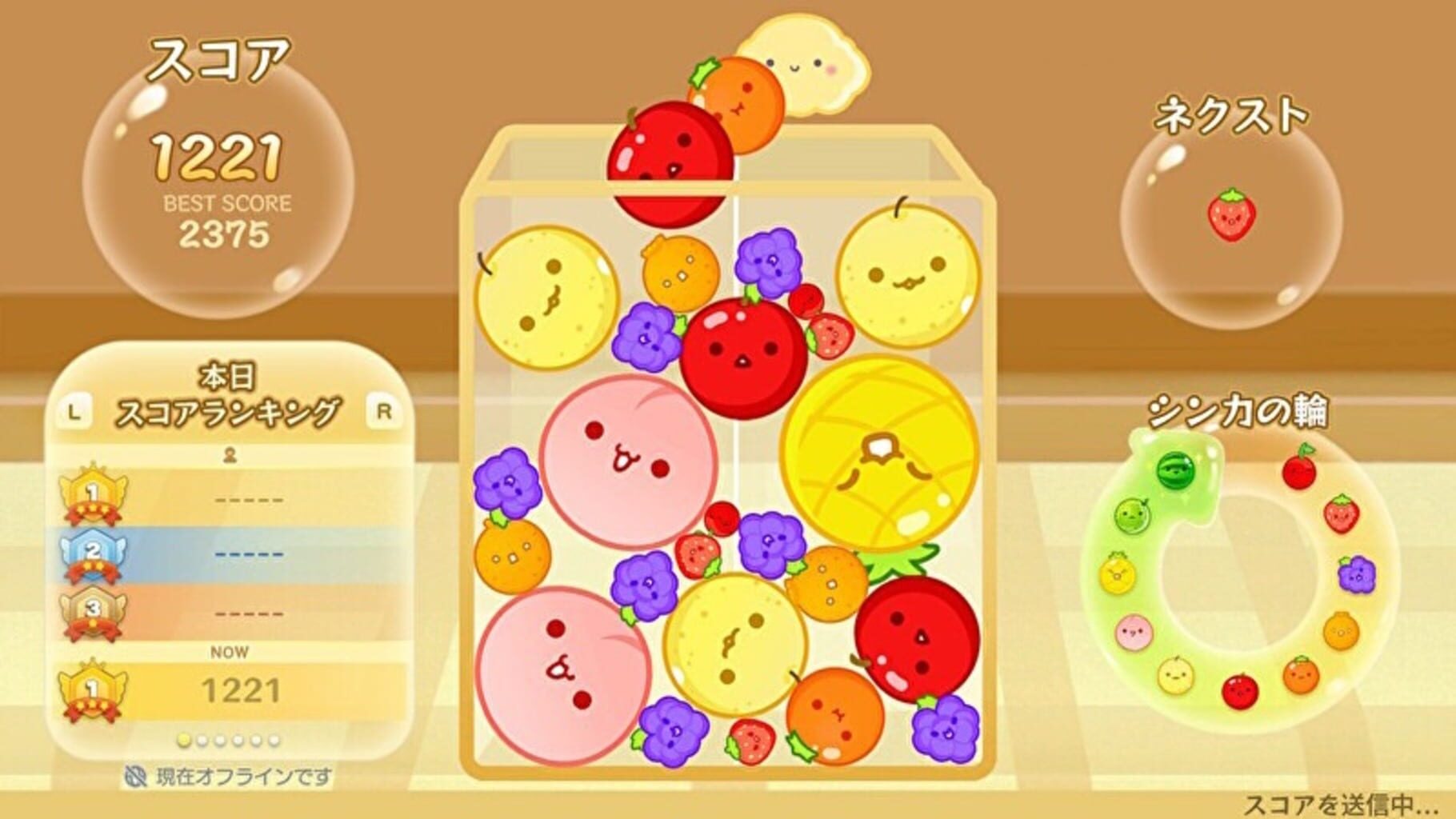Click the bronze rank 3 badge
This screenshot has width=1456, height=819.
pyautogui.click(x=93, y=609)
